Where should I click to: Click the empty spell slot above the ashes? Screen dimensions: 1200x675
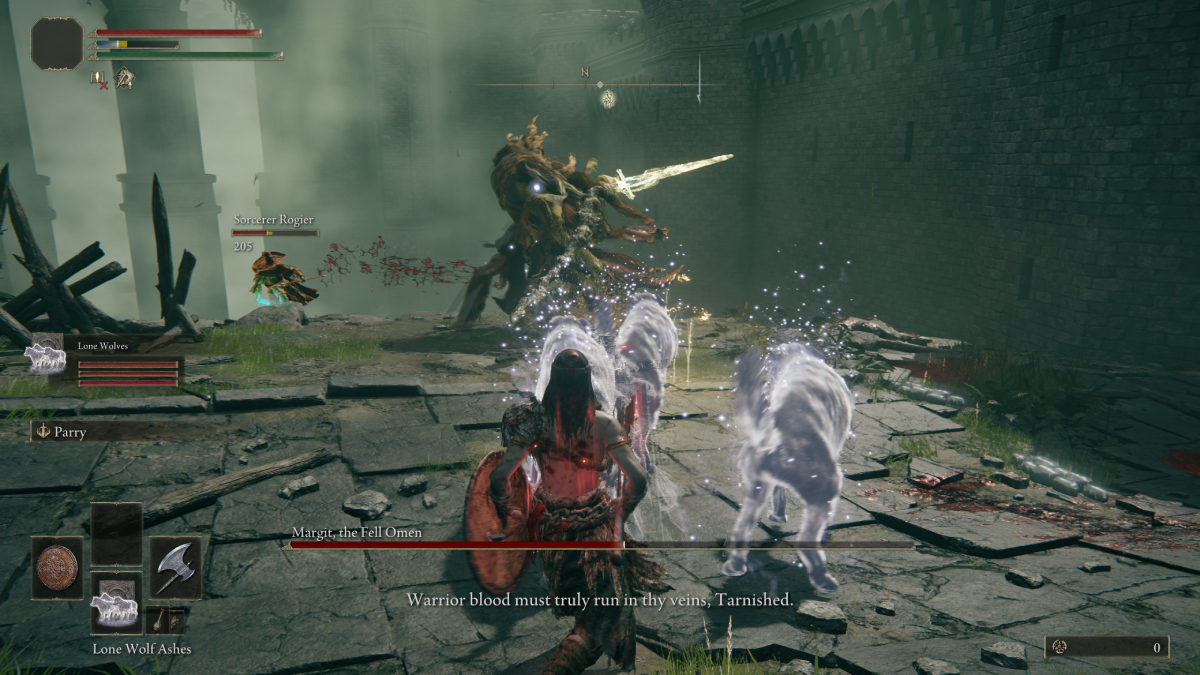[116, 534]
